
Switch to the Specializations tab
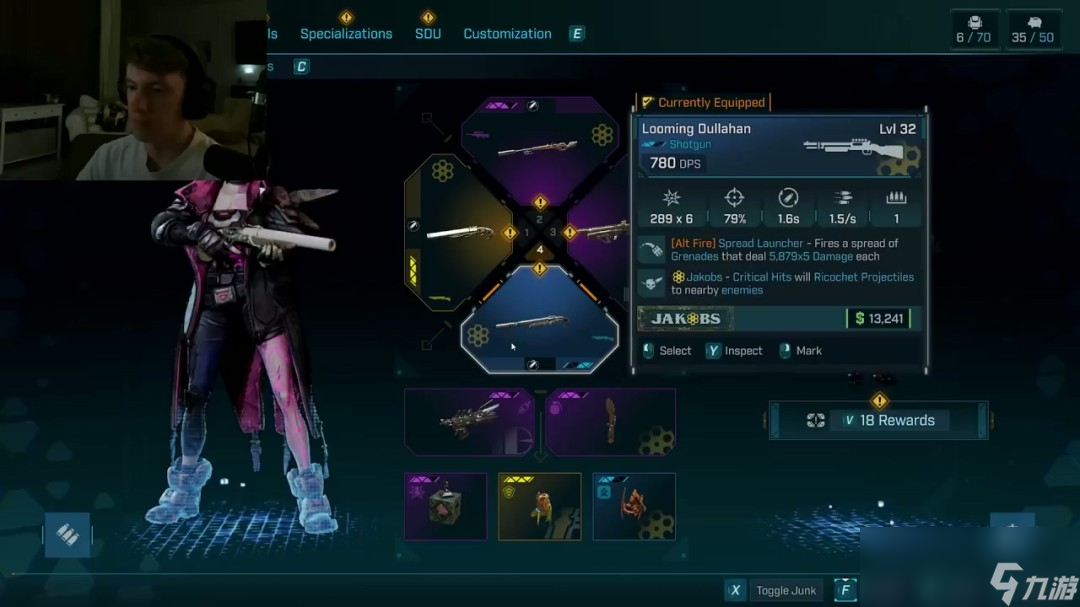click(346, 33)
